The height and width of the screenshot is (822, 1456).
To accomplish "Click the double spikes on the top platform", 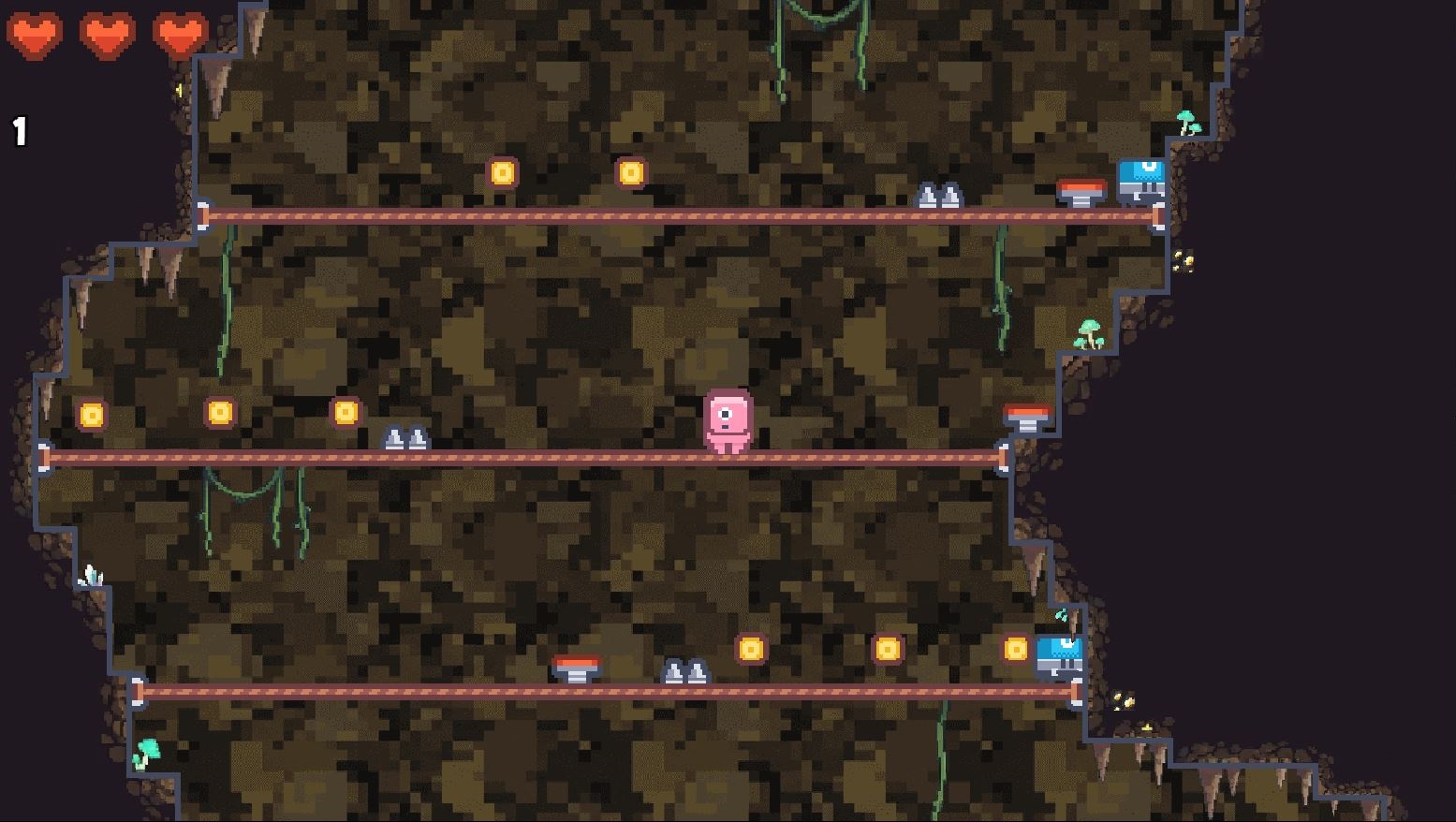I will point(941,195).
